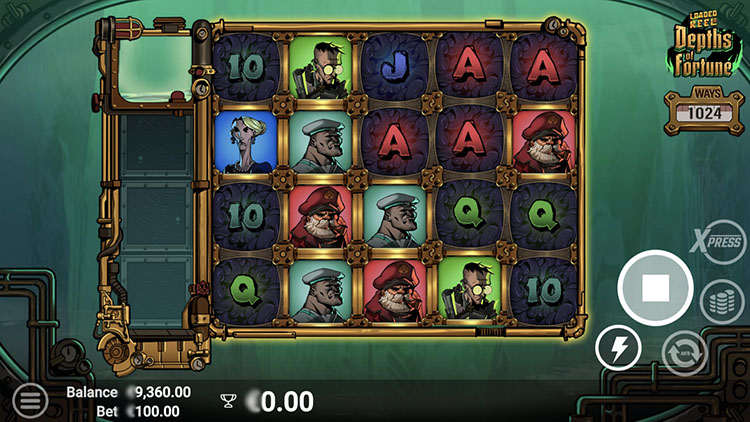Activate the Xpress feature button

(721, 241)
